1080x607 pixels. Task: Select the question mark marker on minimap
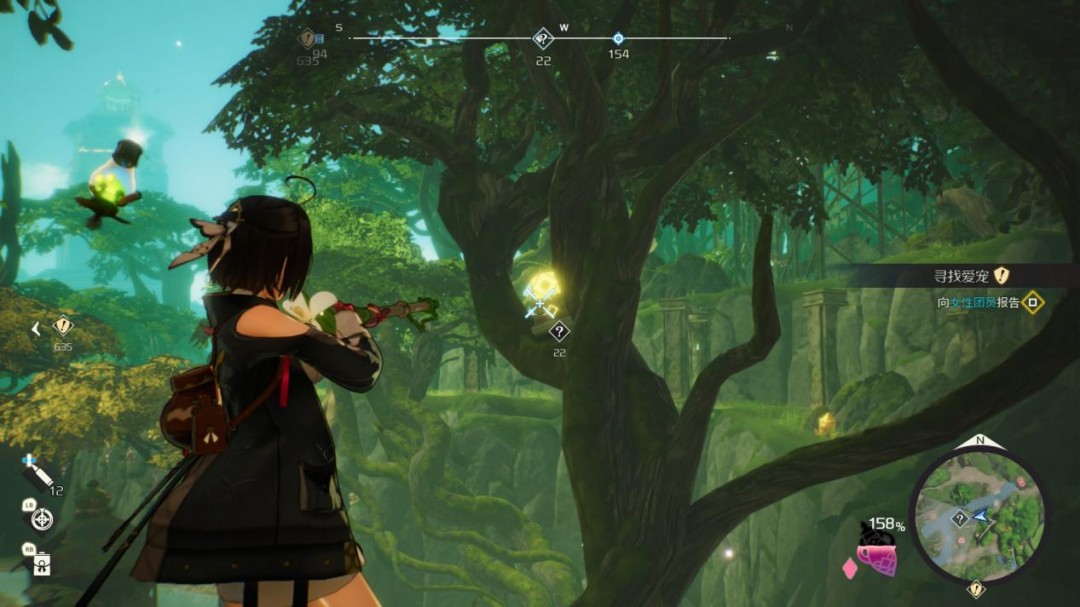click(x=959, y=518)
